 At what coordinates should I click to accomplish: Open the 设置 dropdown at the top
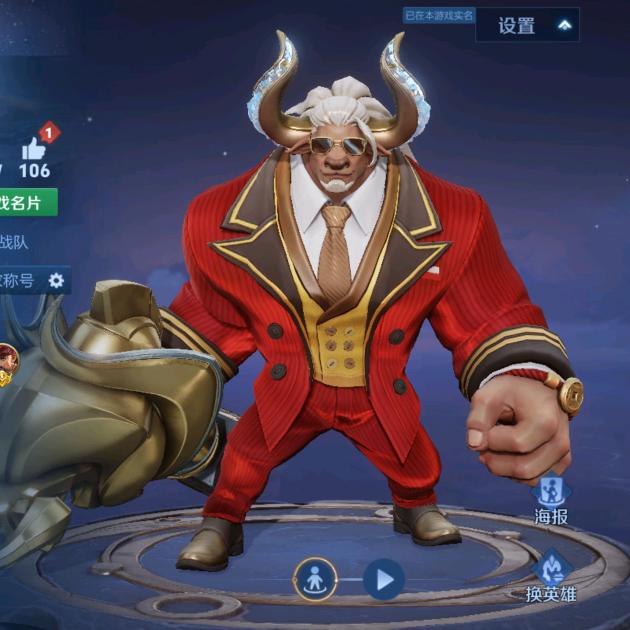click(x=527, y=26)
